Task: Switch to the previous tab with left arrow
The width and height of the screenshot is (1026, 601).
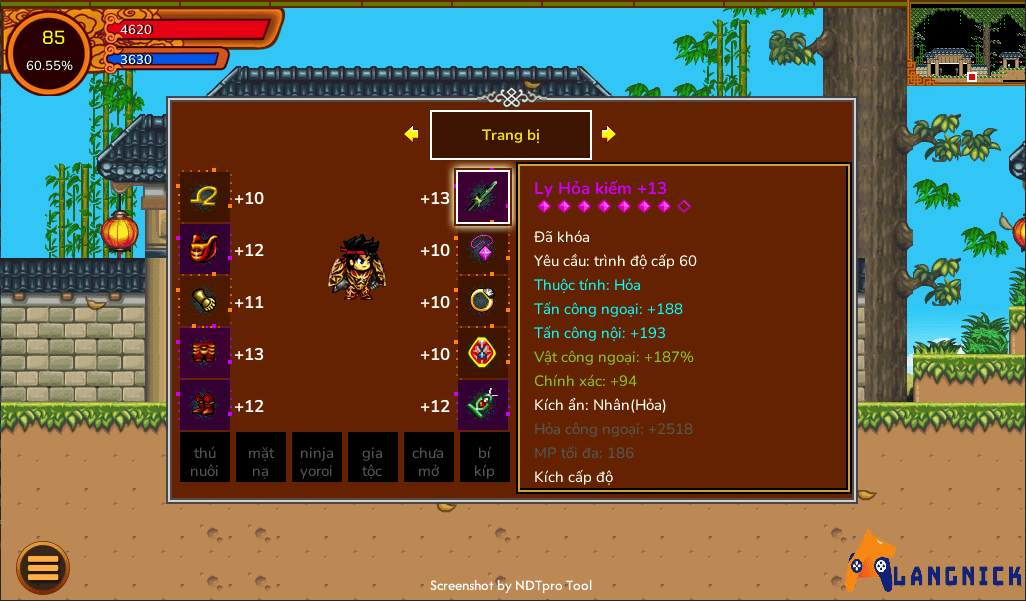Action: click(411, 134)
